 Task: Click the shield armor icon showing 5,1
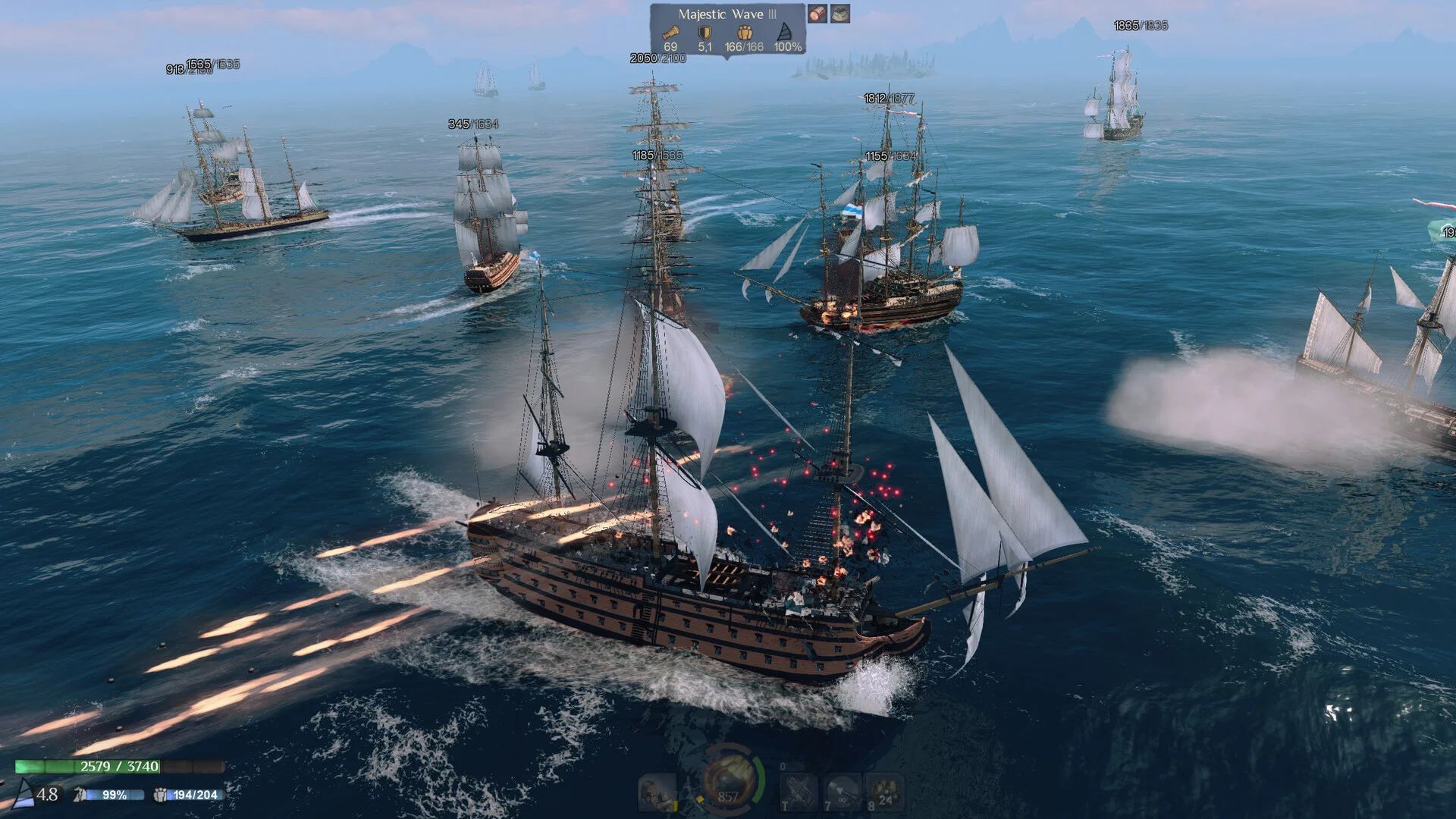pos(704,33)
